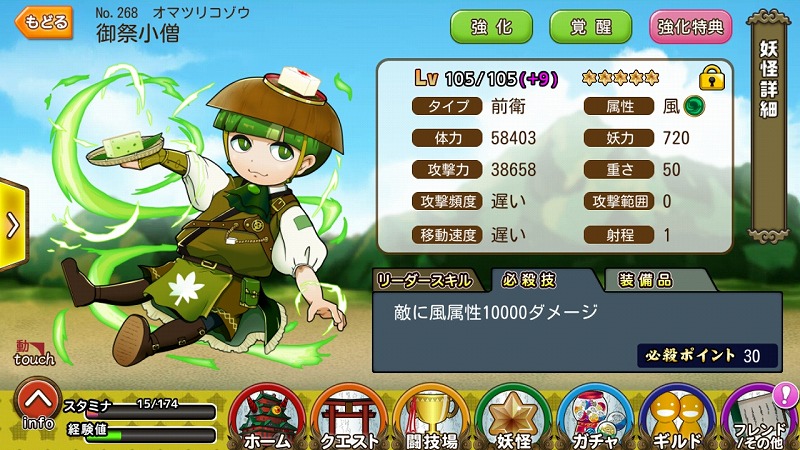Open the 覚醒 awakening screen
Image resolution: width=800 pixels, height=450 pixels.
(x=590, y=27)
